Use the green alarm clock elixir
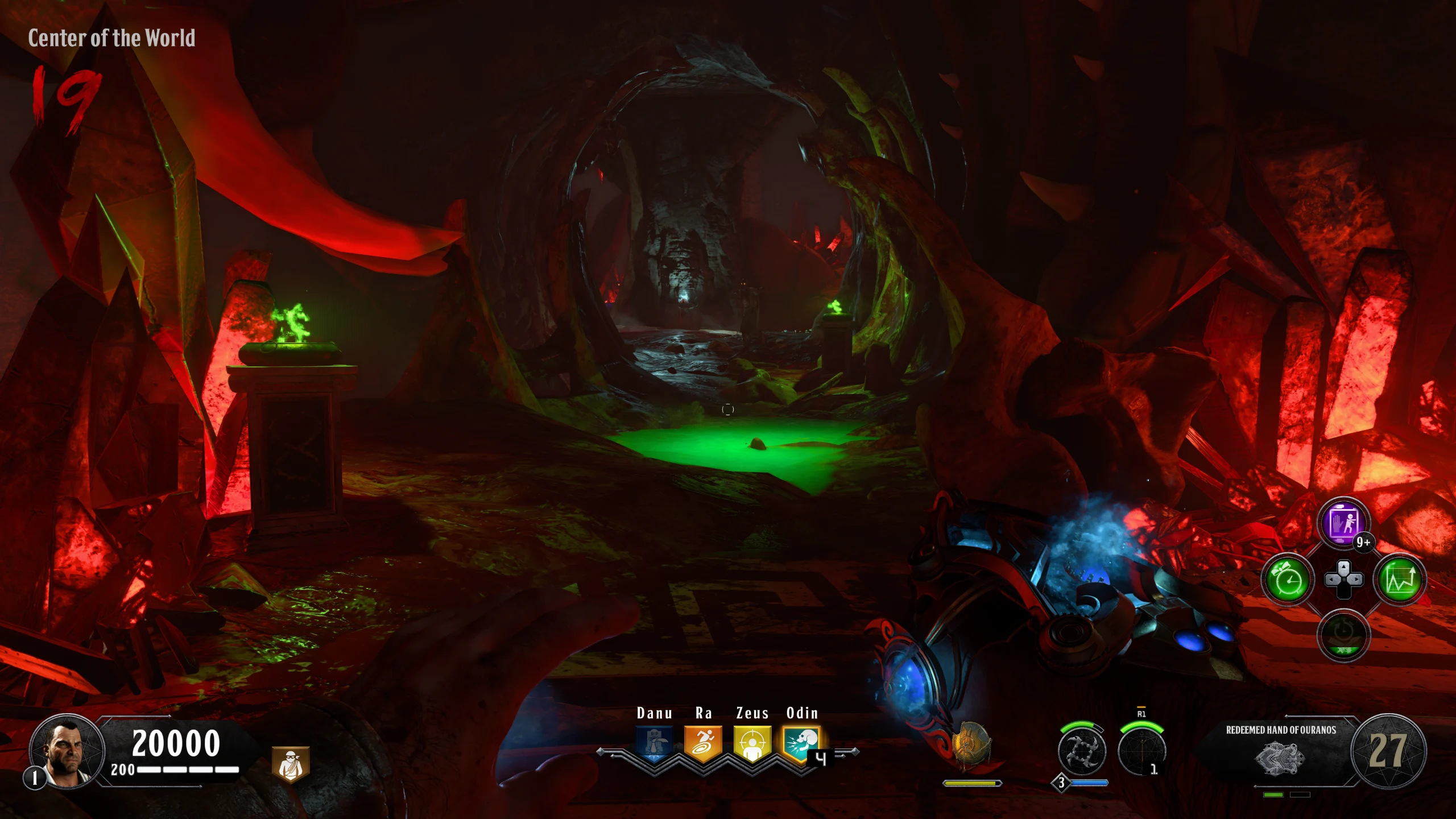This screenshot has height=819, width=1456. pos(1288,580)
